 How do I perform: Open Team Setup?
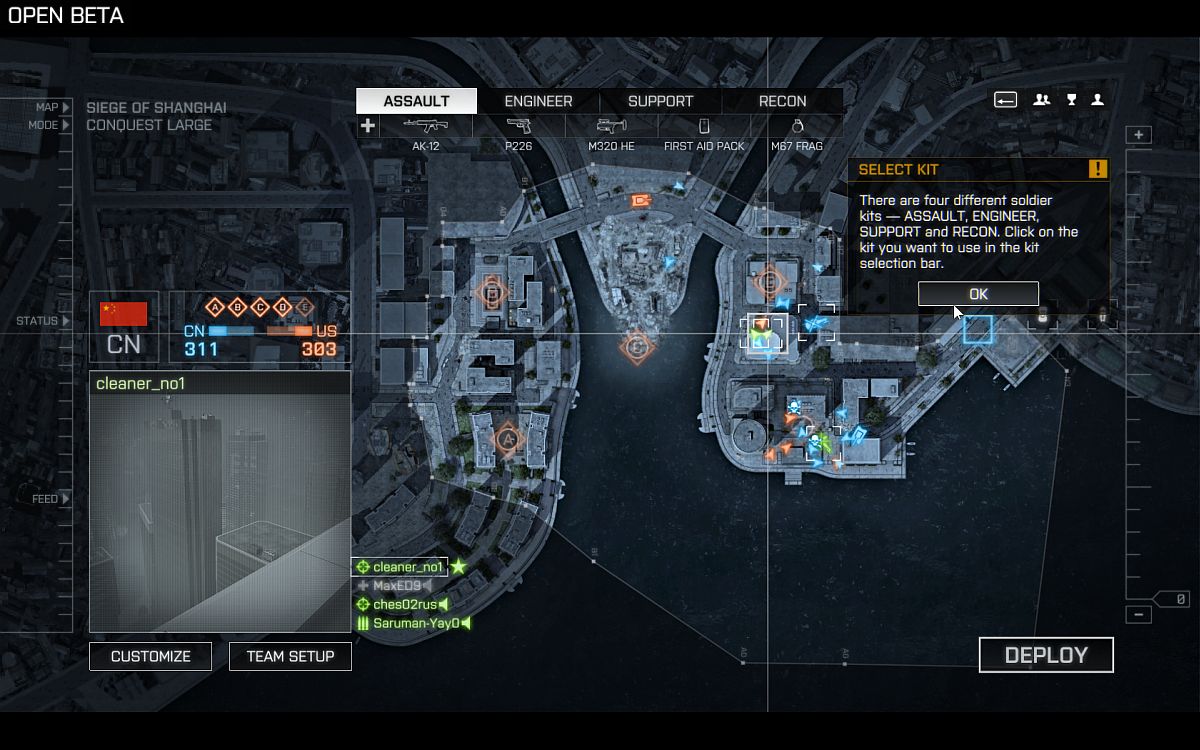point(290,656)
